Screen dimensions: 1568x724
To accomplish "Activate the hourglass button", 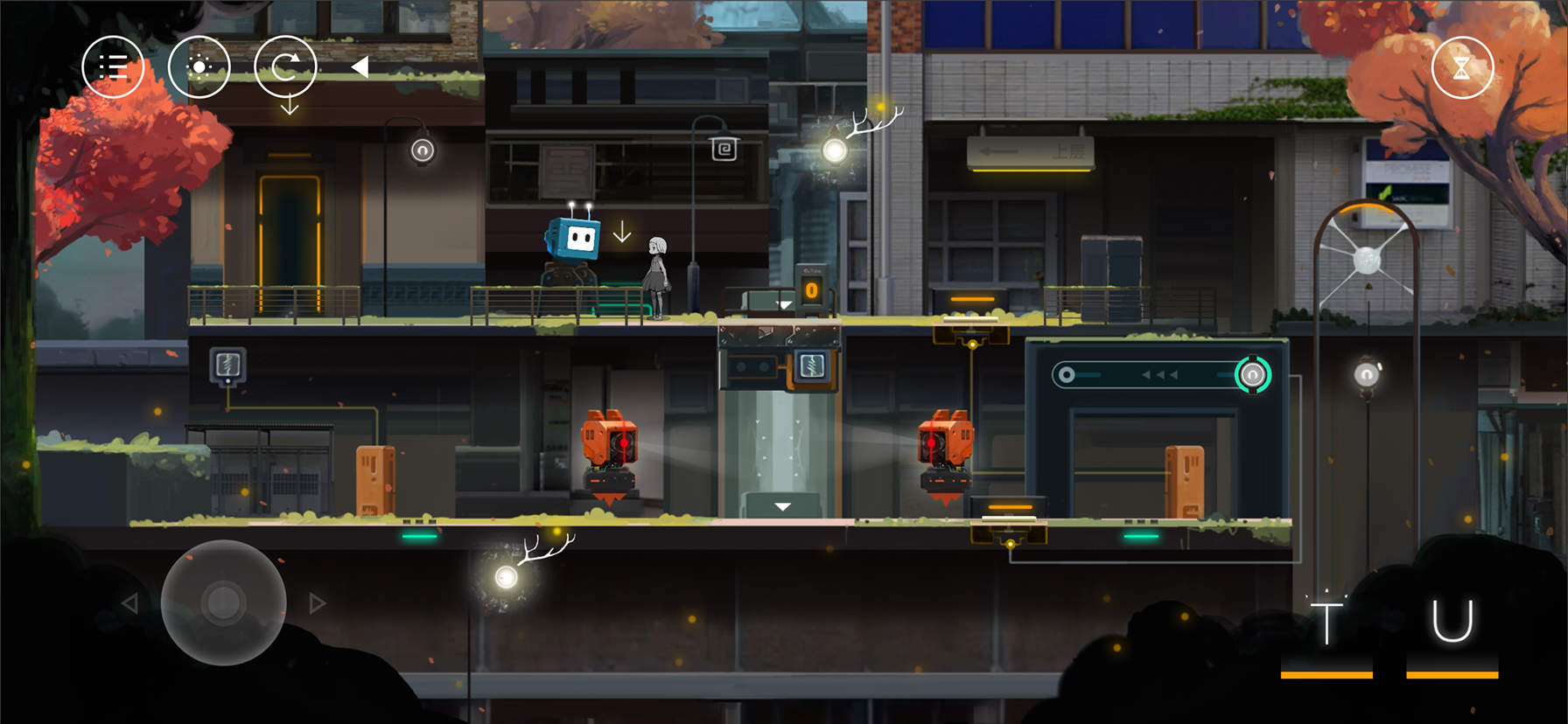I will (1461, 68).
